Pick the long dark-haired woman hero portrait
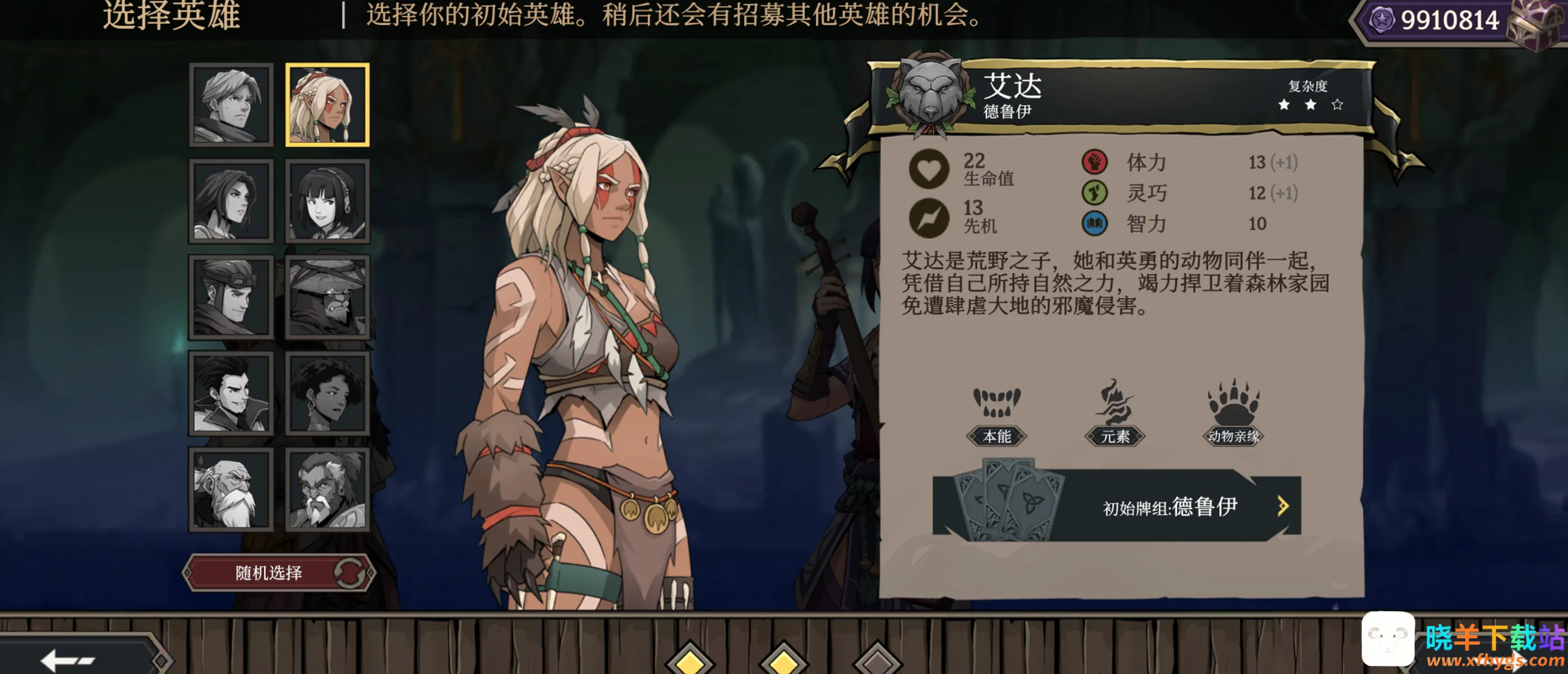The image size is (1568, 674). pyautogui.click(x=230, y=201)
